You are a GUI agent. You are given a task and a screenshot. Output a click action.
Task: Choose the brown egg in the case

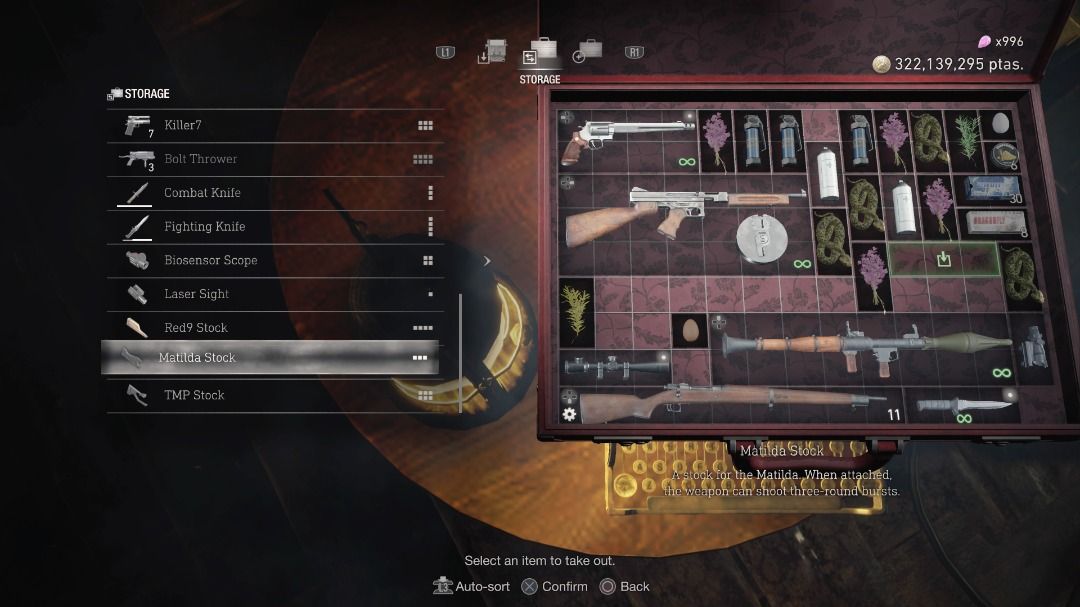690,331
